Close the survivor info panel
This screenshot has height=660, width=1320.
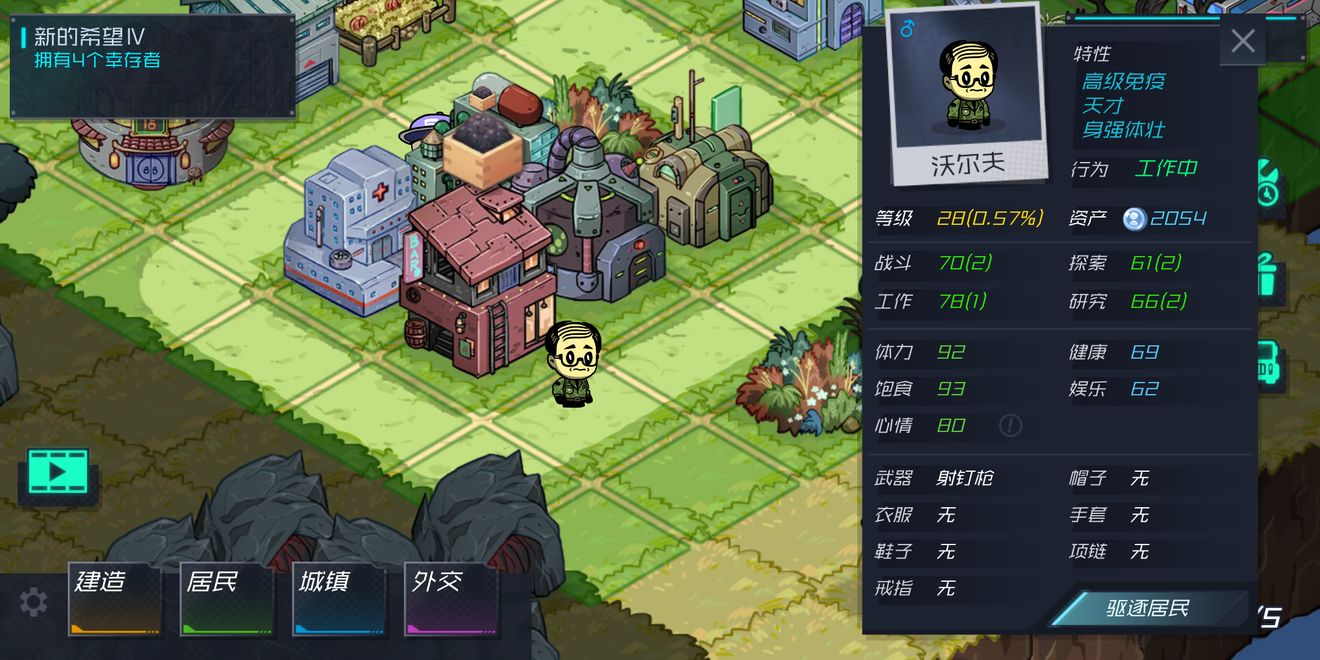point(1242,41)
